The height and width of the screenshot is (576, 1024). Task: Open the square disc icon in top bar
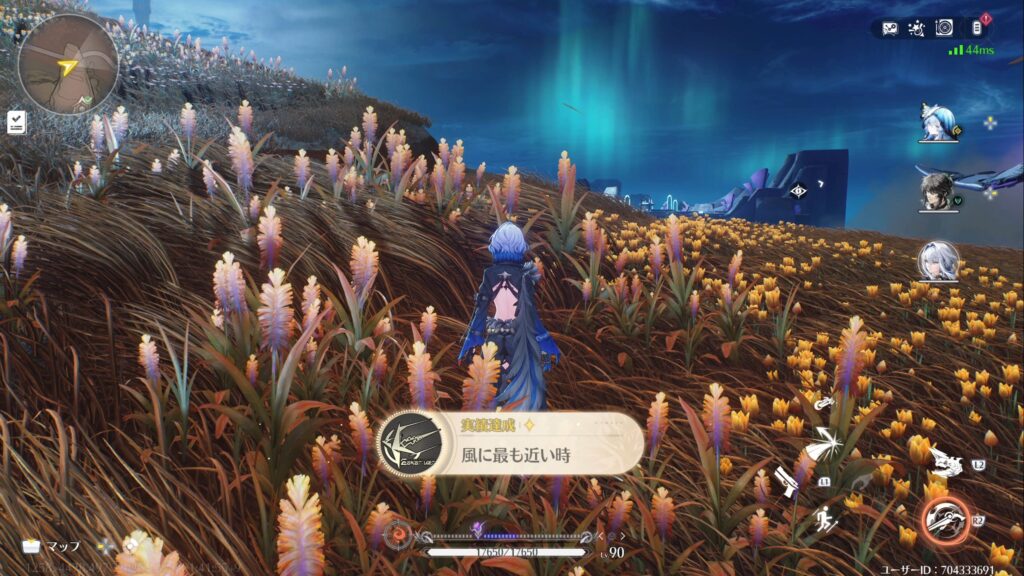point(944,28)
